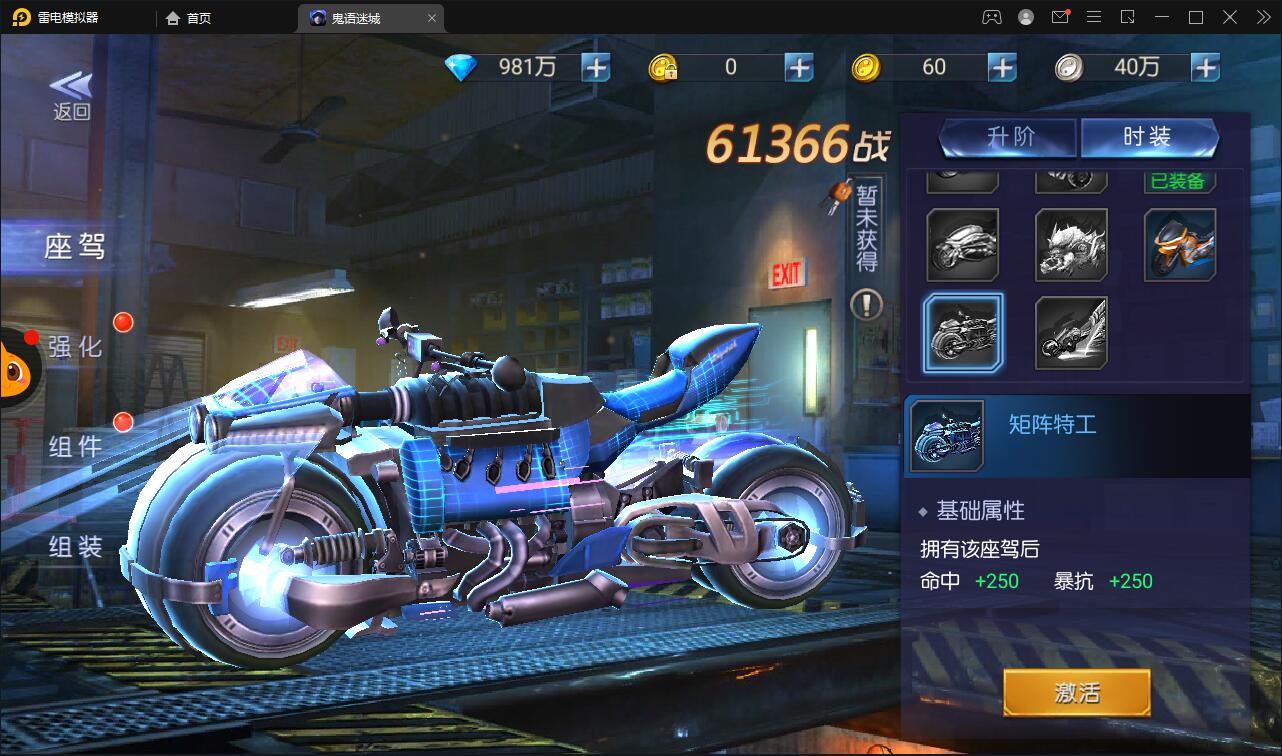Viewport: 1282px width, 756px height.
Task: Choose the 组装 menu entry
Action: coord(75,546)
